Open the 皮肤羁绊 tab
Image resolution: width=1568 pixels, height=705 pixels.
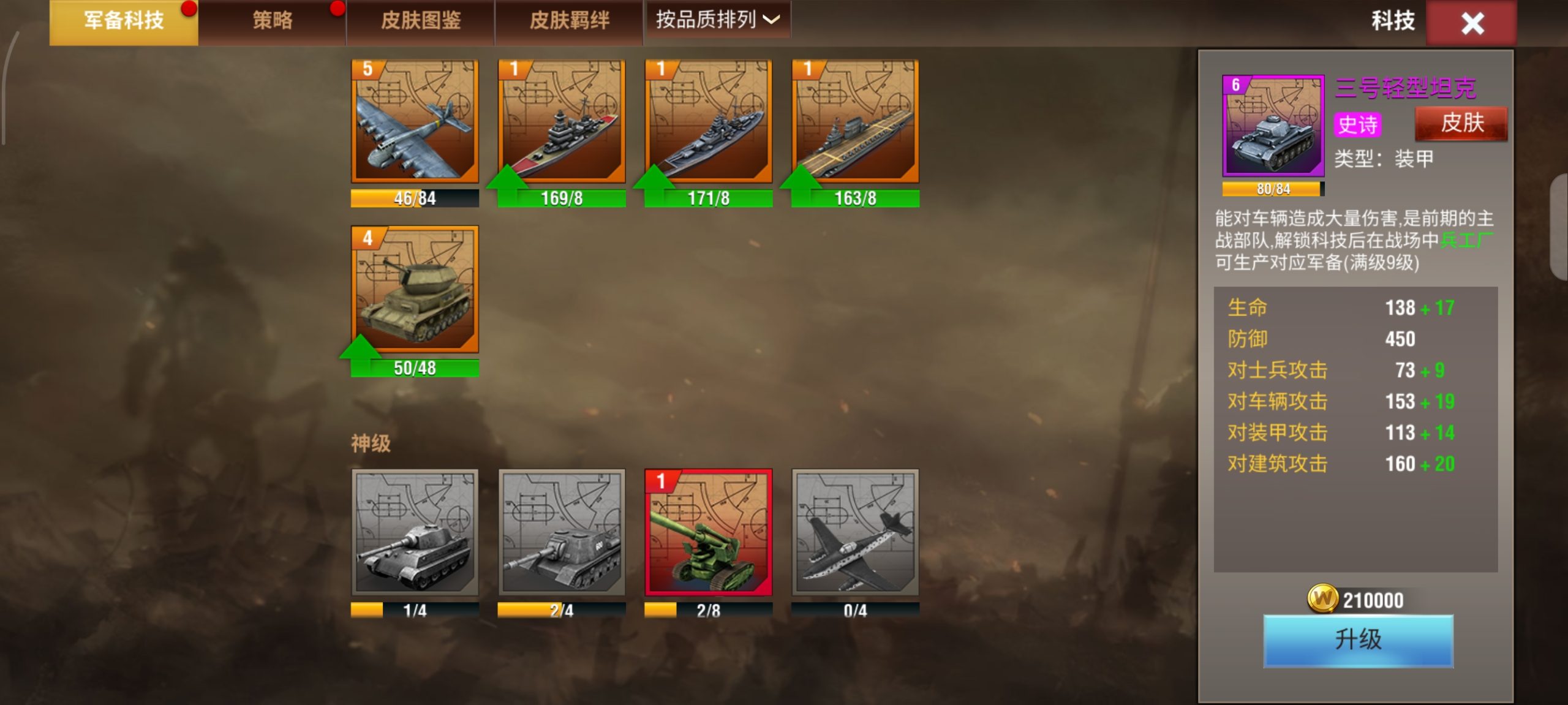(x=569, y=21)
